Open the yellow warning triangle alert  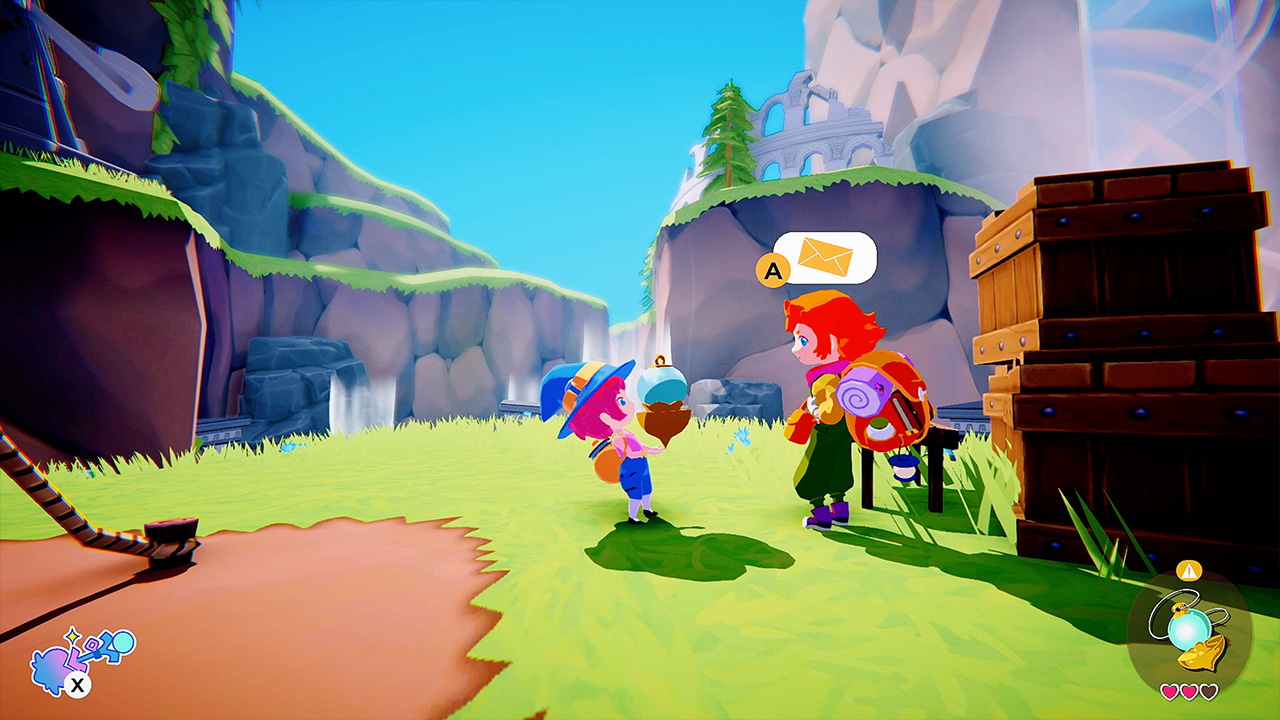click(x=1189, y=570)
